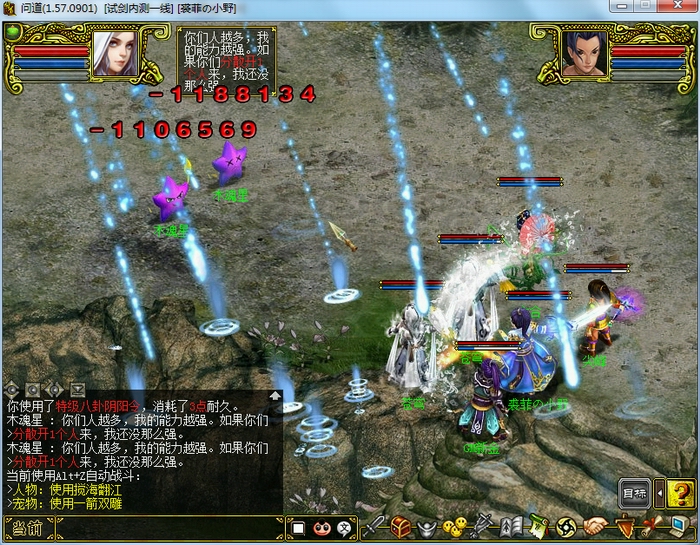
Task: Open the yellow smiley faces friends icon
Action: pyautogui.click(x=454, y=526)
